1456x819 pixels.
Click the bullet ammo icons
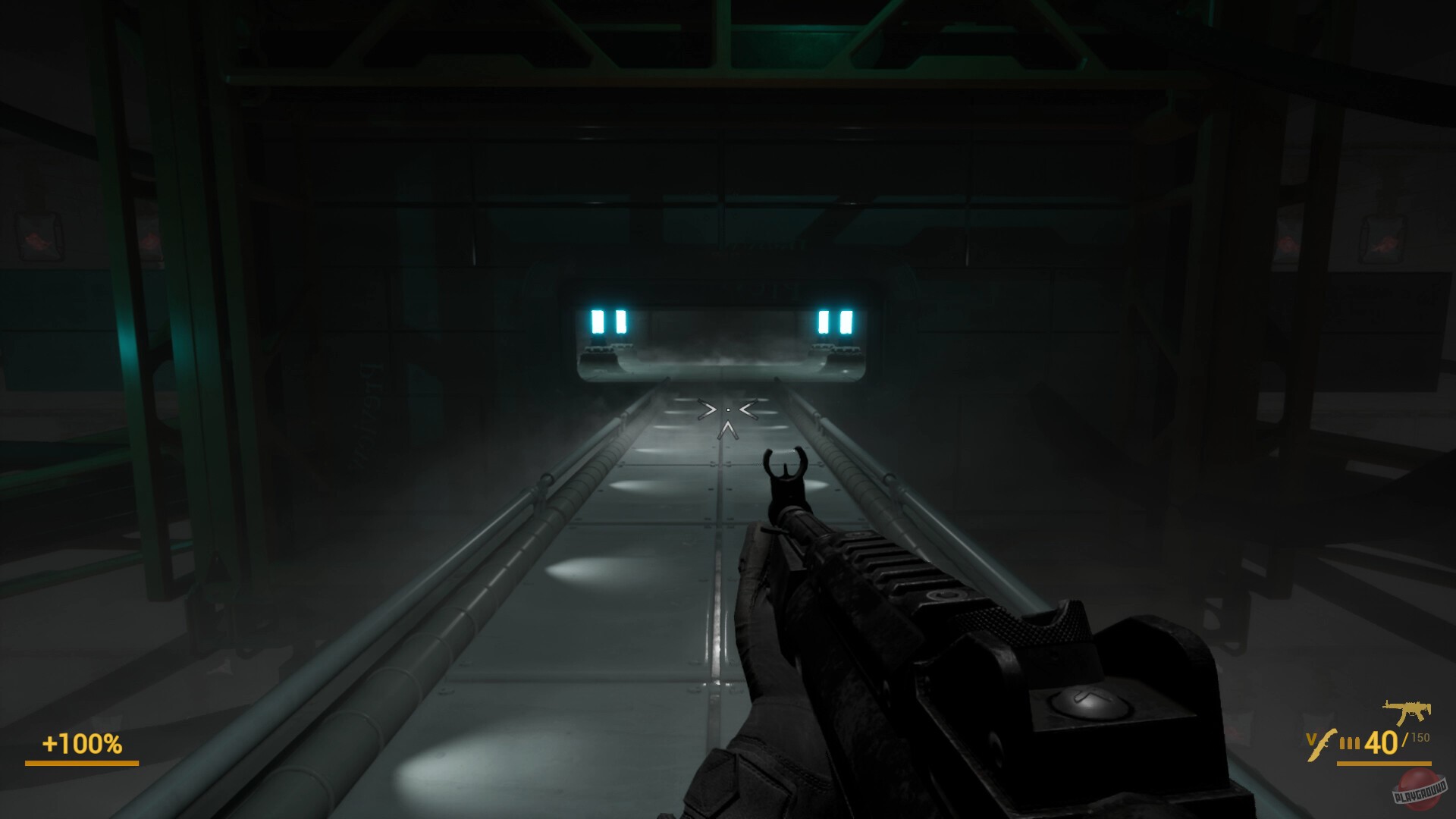click(x=1350, y=742)
